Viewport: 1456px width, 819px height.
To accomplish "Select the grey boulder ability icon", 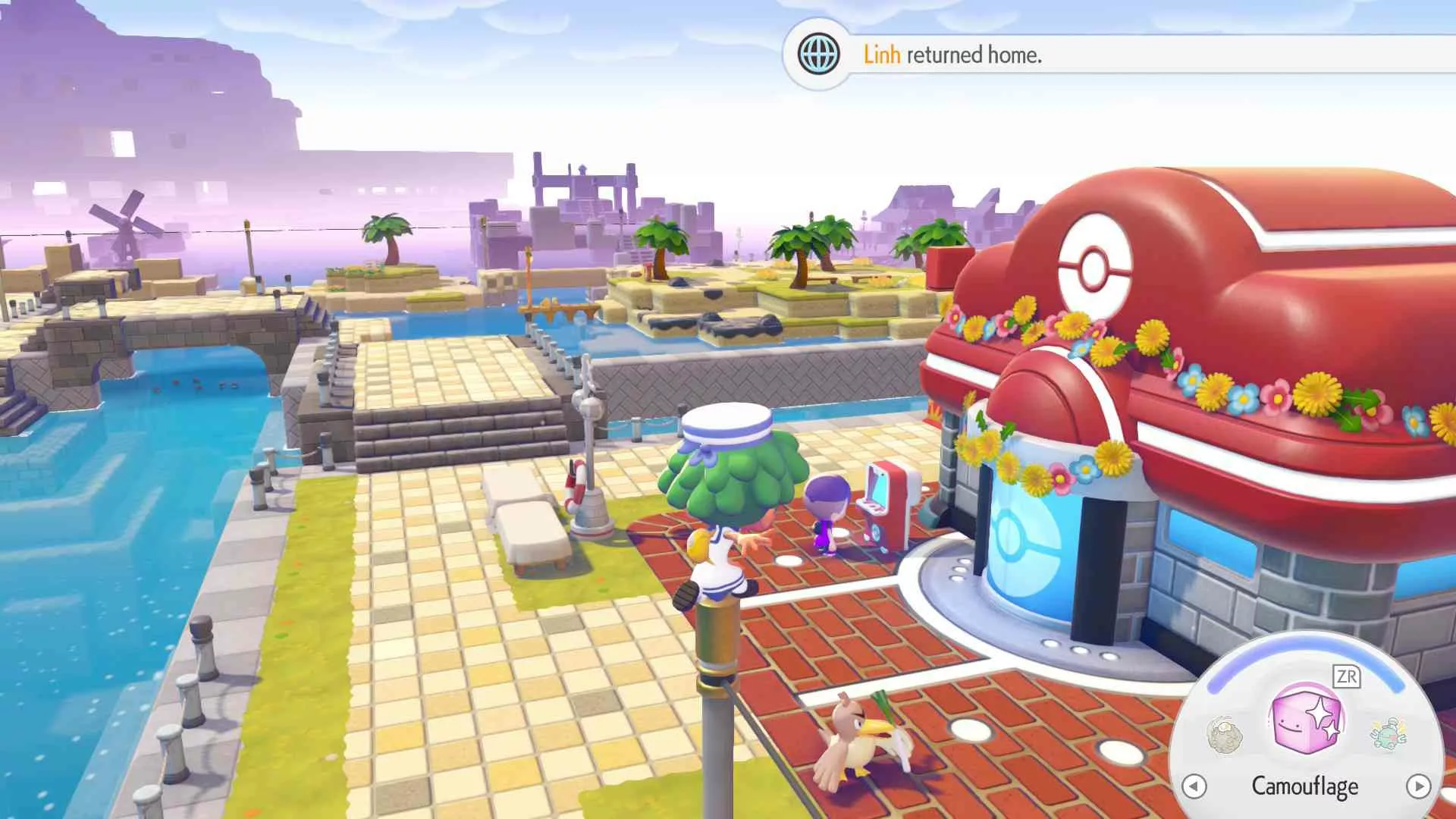I will pyautogui.click(x=1224, y=735).
